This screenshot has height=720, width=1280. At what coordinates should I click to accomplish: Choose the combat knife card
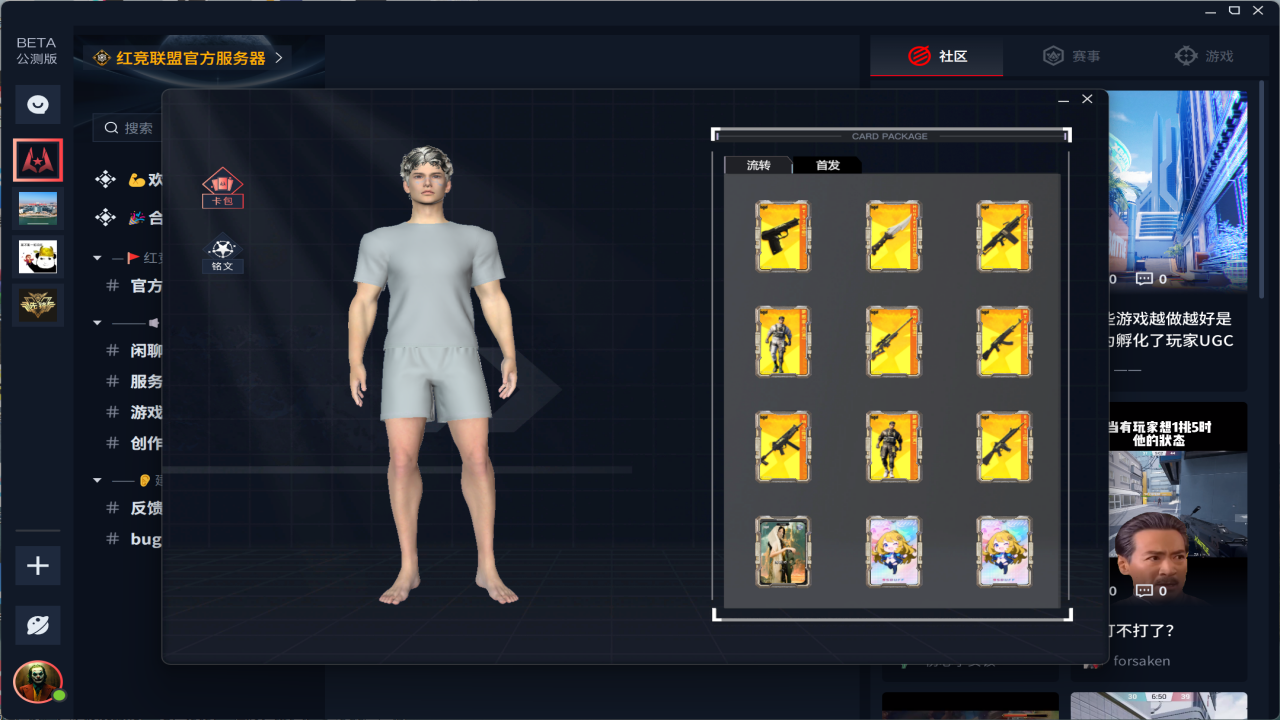click(x=893, y=236)
